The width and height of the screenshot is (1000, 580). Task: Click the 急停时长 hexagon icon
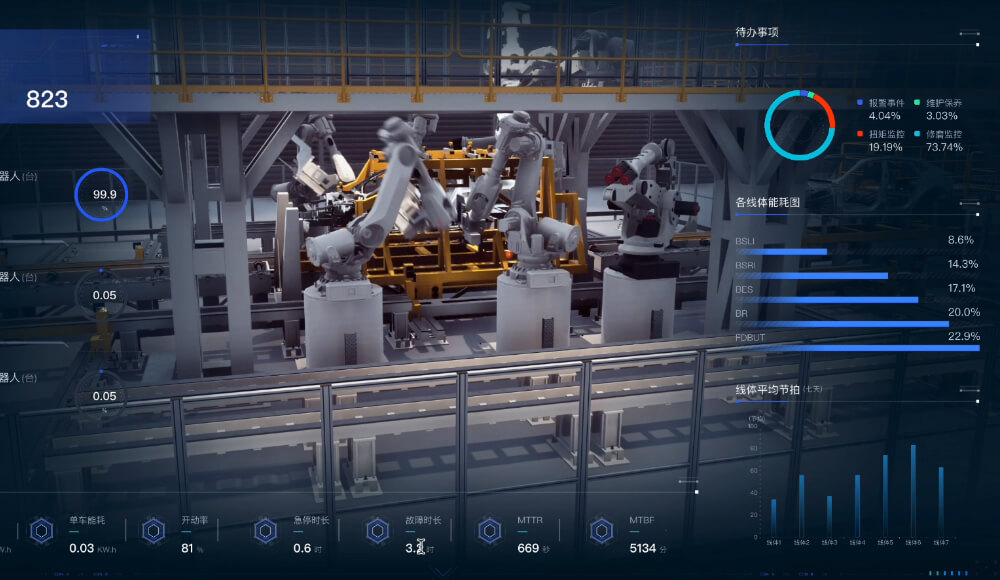coord(265,530)
